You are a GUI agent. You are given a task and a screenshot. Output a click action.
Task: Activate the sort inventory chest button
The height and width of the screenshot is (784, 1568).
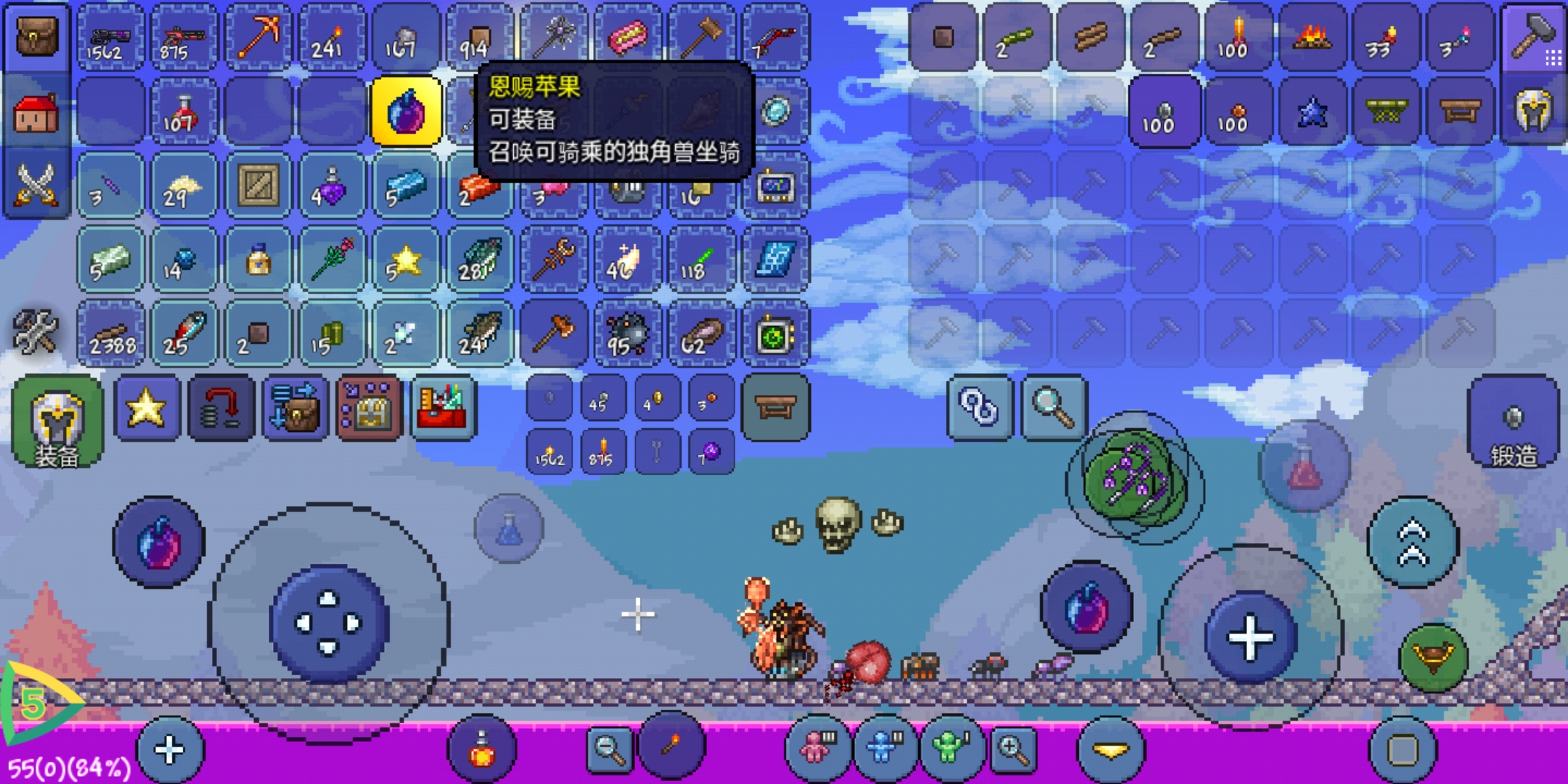click(295, 408)
